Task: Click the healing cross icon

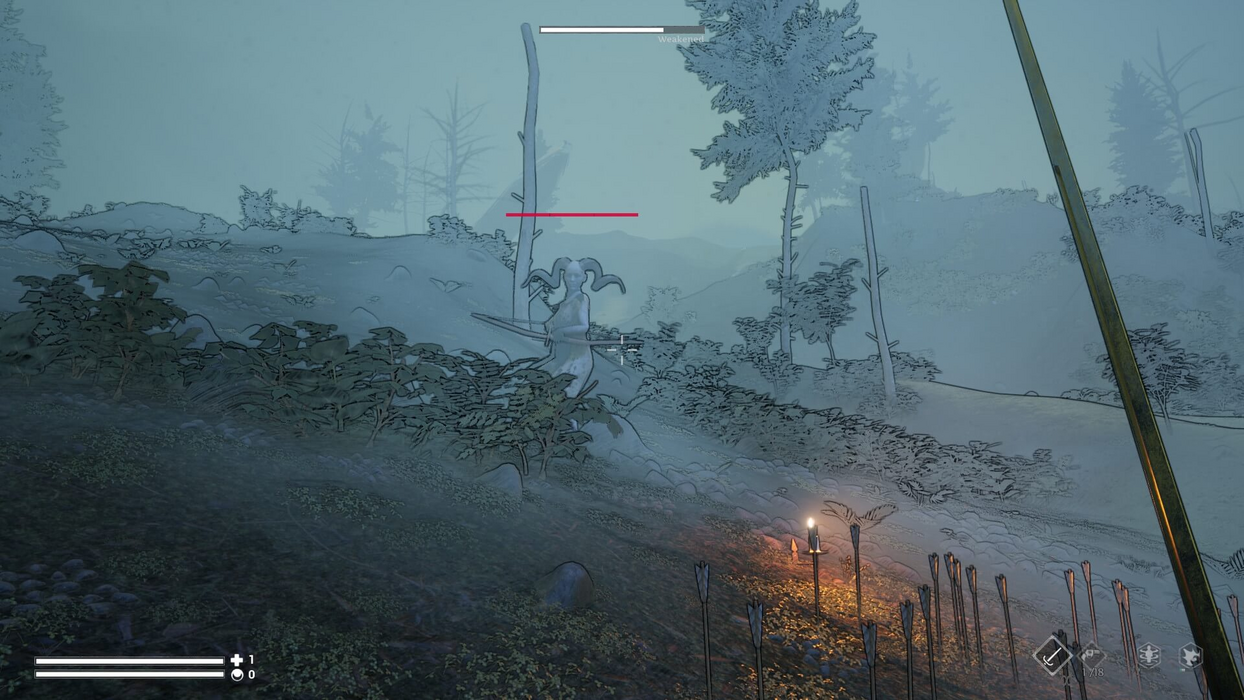Action: pyautogui.click(x=237, y=660)
